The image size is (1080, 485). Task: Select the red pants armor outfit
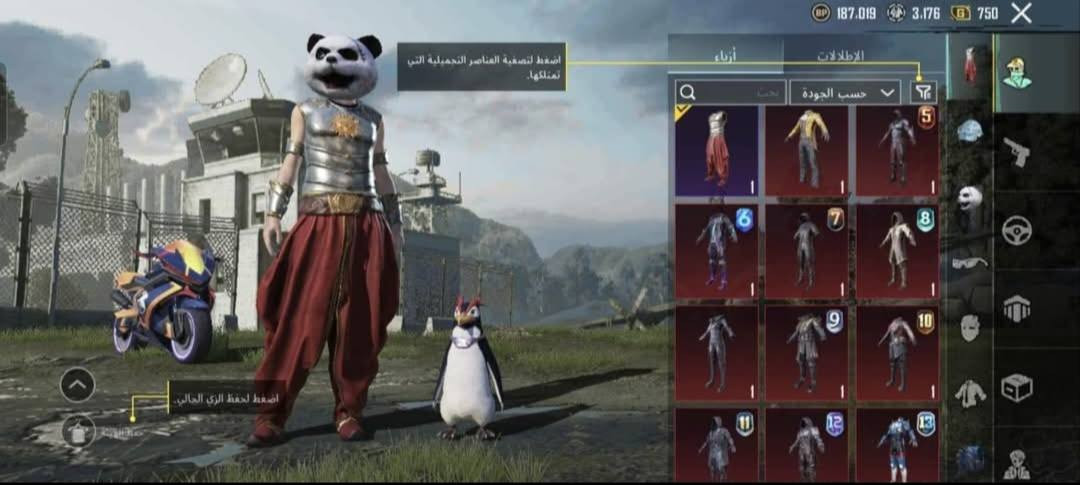click(x=716, y=151)
